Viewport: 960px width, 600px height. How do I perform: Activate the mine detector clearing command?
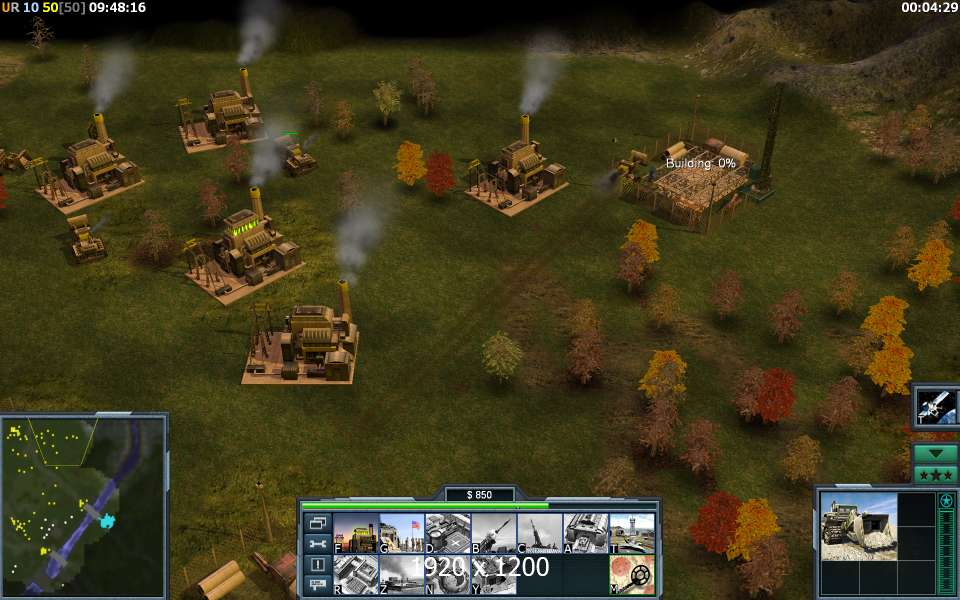coord(631,574)
